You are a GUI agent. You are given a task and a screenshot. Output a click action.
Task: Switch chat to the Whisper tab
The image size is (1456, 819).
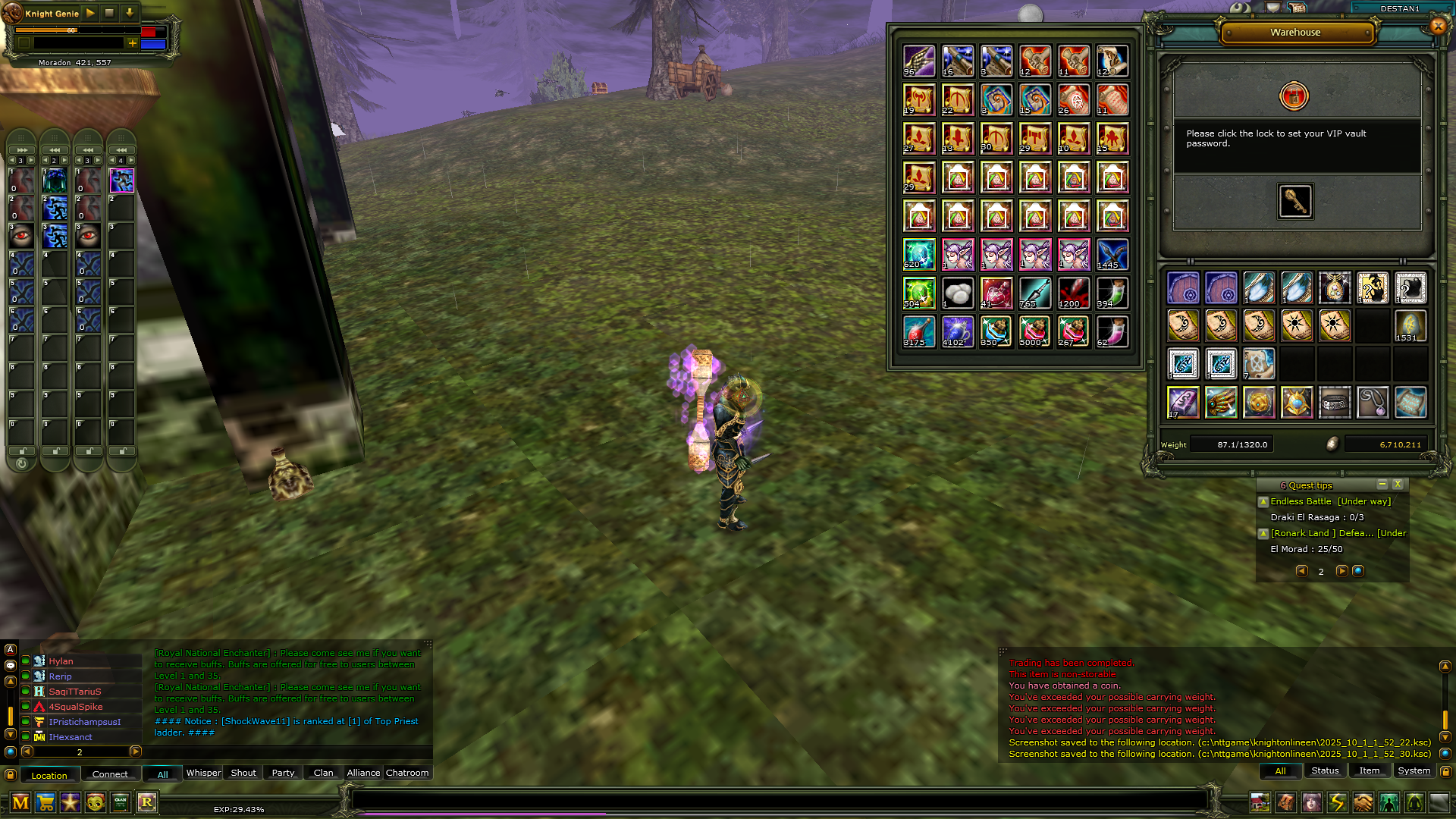point(203,773)
